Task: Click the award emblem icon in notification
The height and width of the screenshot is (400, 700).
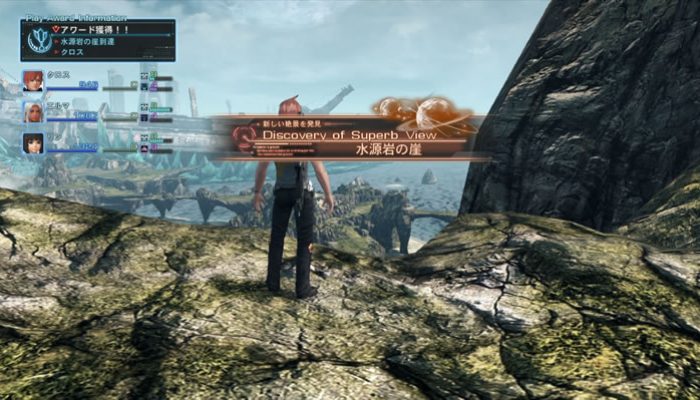Action: (x=40, y=41)
